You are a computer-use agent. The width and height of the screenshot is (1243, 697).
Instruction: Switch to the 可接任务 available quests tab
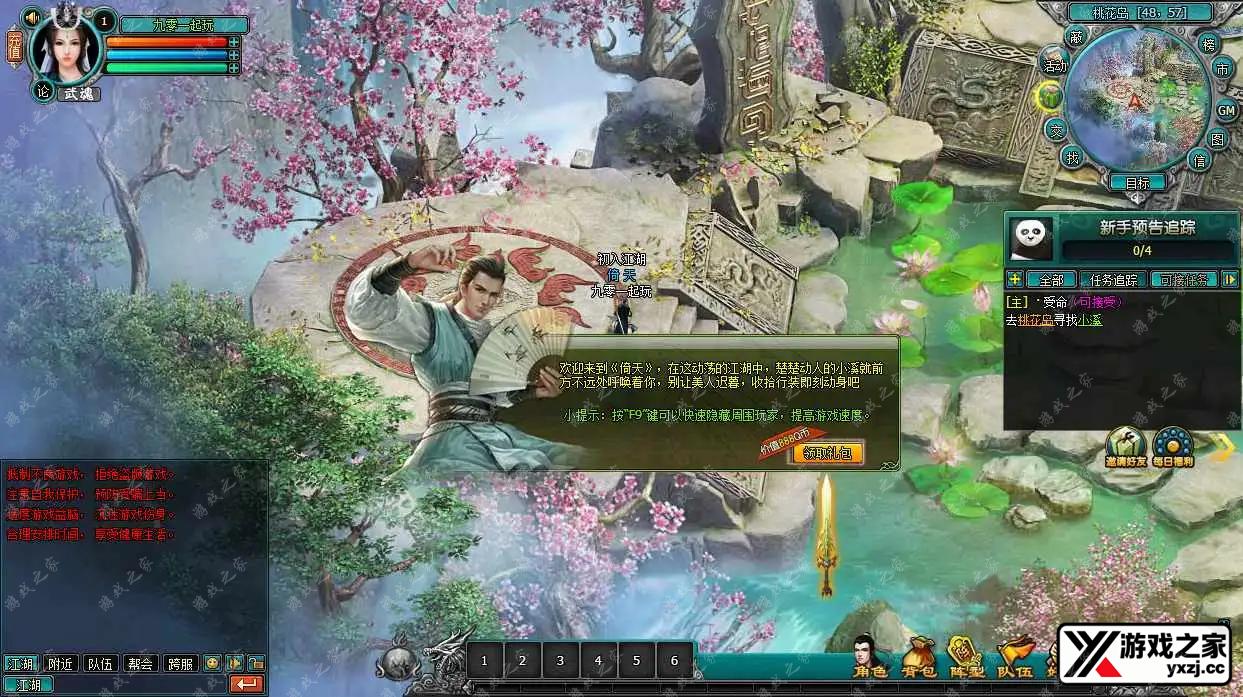click(x=1183, y=280)
